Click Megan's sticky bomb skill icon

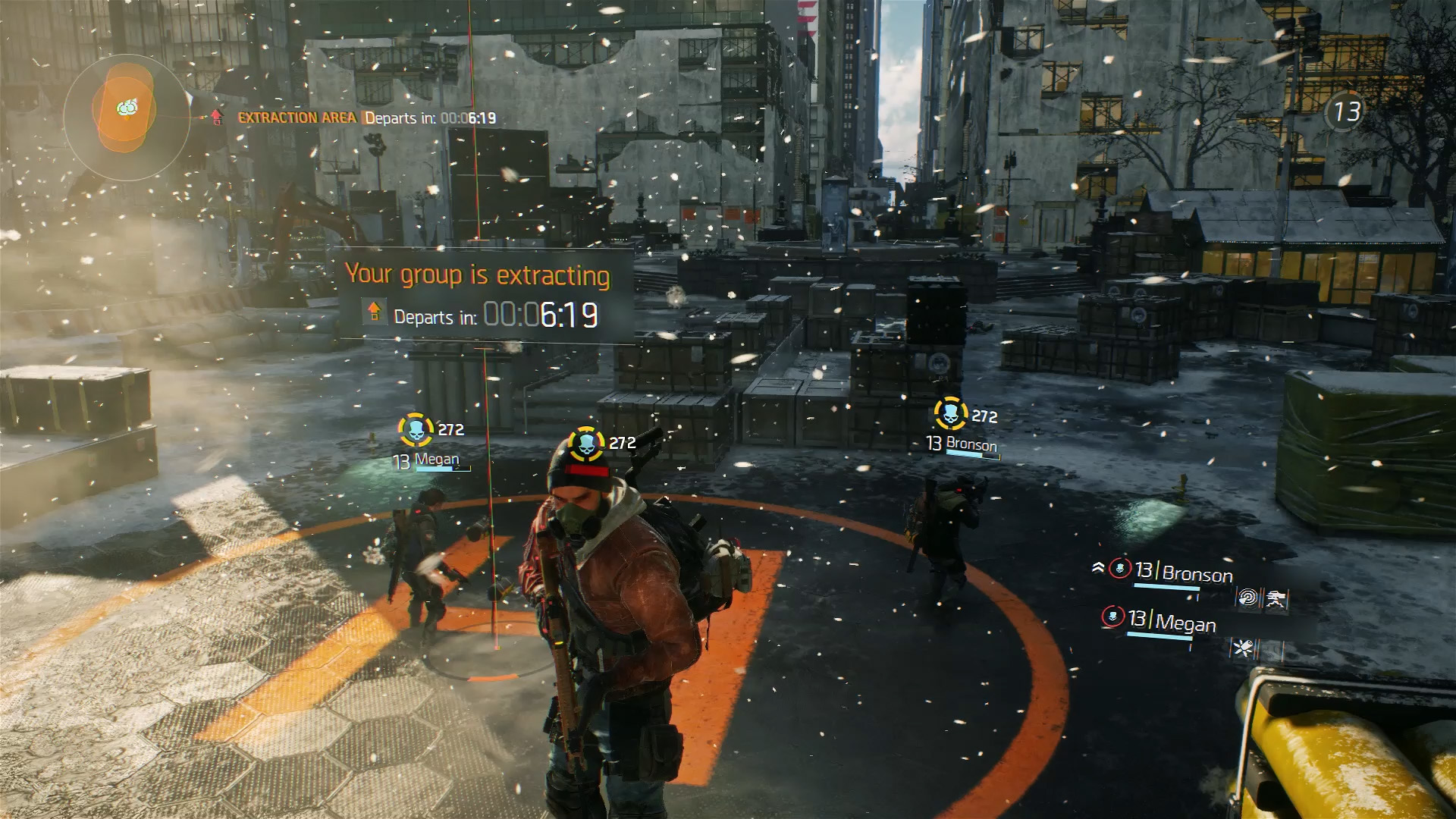pyautogui.click(x=1242, y=648)
